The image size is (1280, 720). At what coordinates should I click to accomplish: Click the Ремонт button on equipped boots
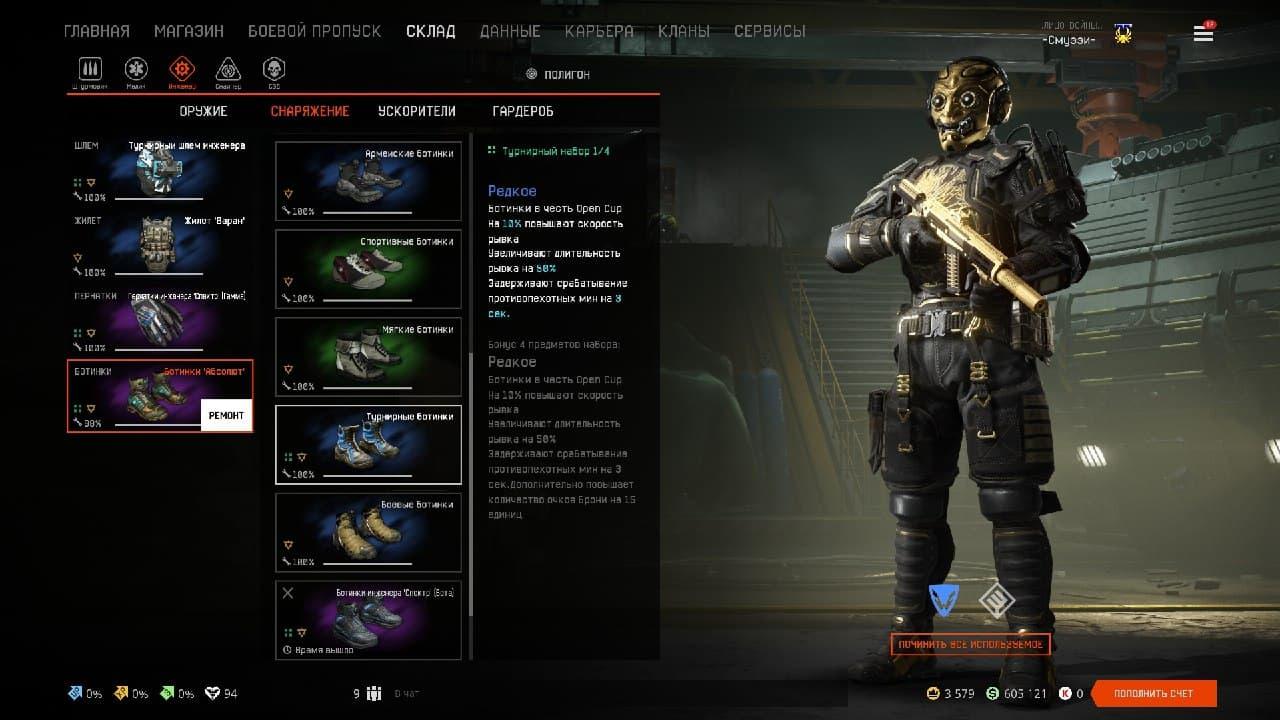point(226,416)
